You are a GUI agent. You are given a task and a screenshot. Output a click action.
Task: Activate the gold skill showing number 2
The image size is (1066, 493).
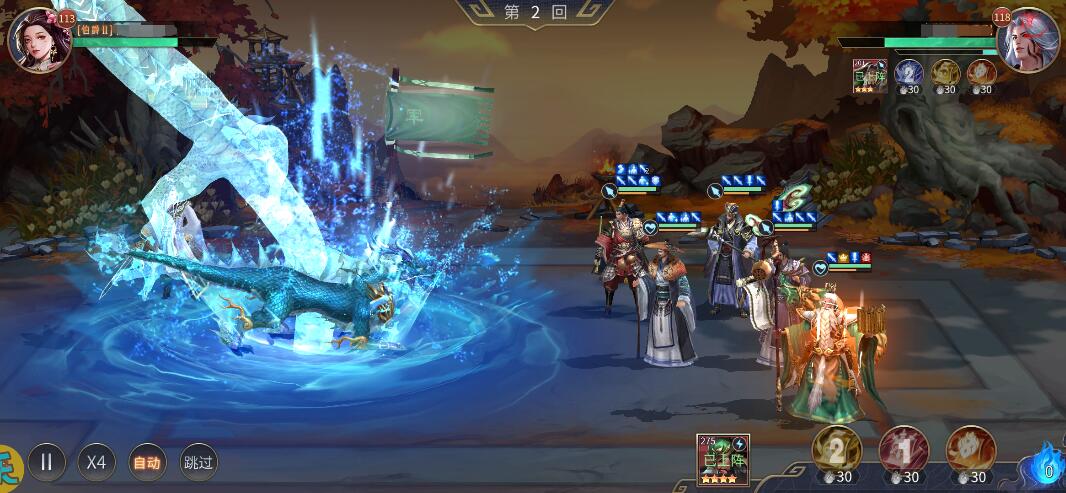[836, 450]
